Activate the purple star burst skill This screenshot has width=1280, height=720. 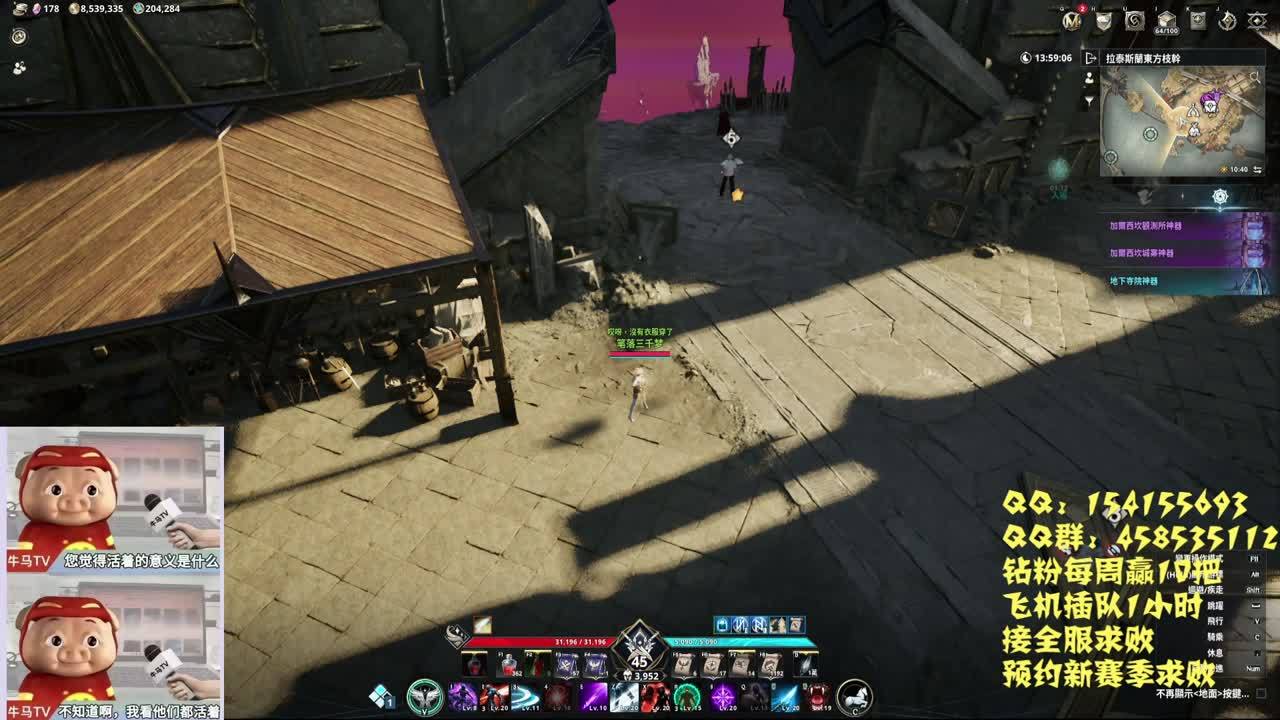coord(722,696)
